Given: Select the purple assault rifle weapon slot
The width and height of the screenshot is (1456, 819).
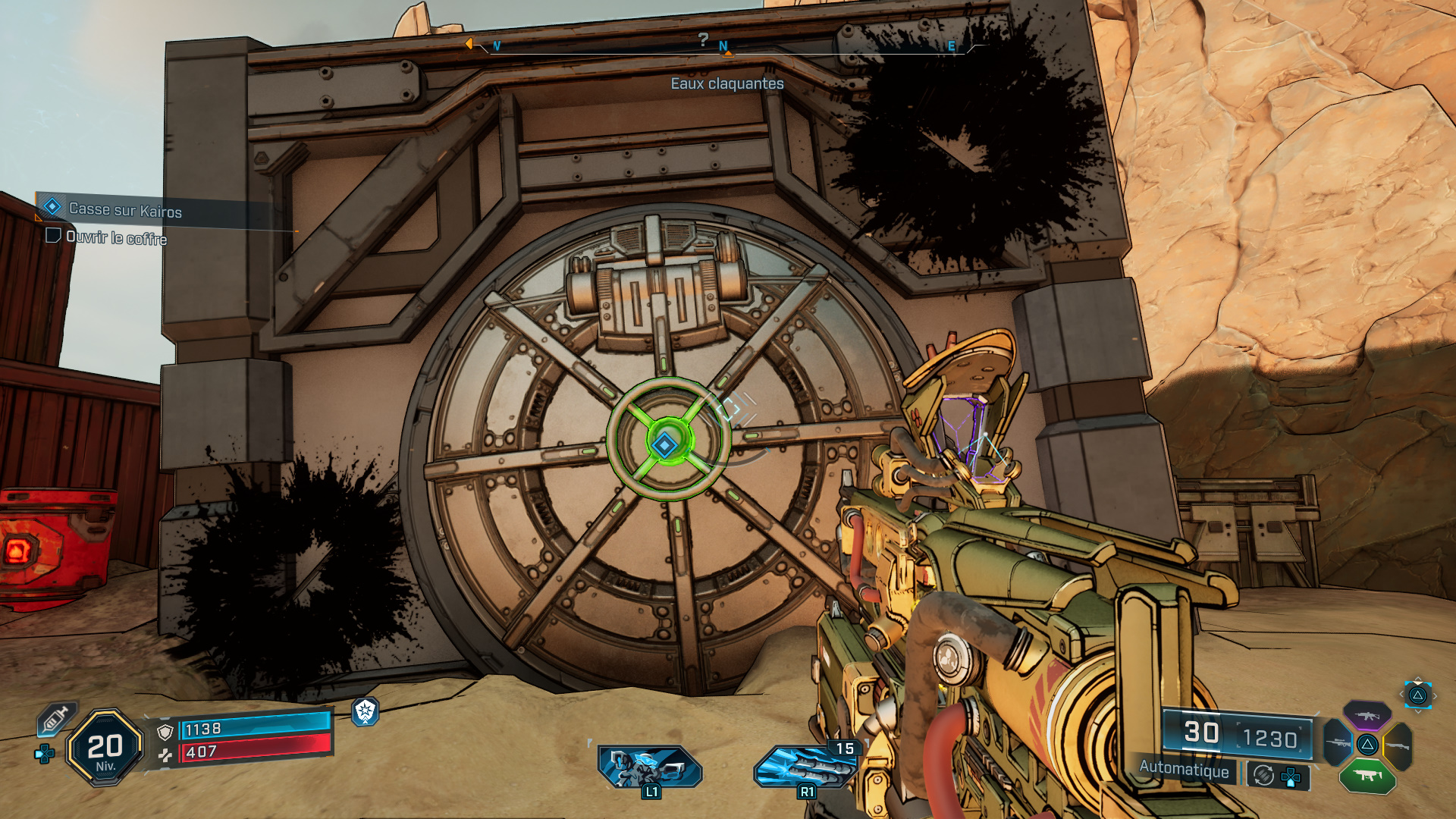Looking at the screenshot, I should [1367, 715].
